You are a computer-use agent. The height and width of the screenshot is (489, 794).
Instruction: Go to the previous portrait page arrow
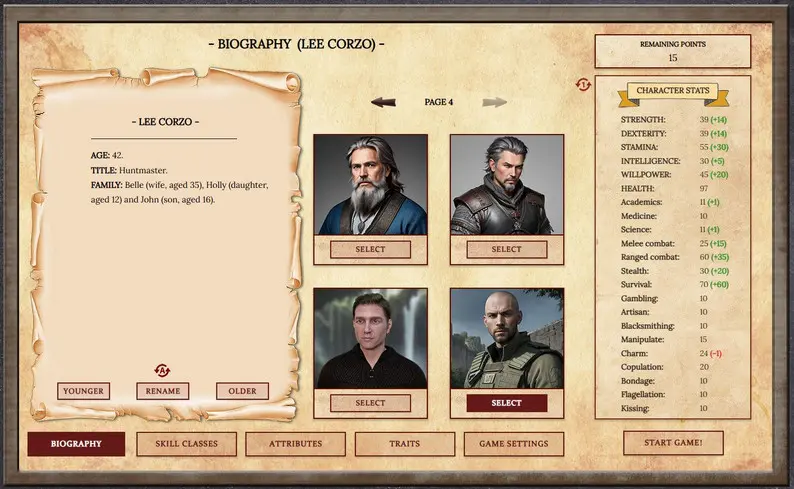(x=383, y=102)
